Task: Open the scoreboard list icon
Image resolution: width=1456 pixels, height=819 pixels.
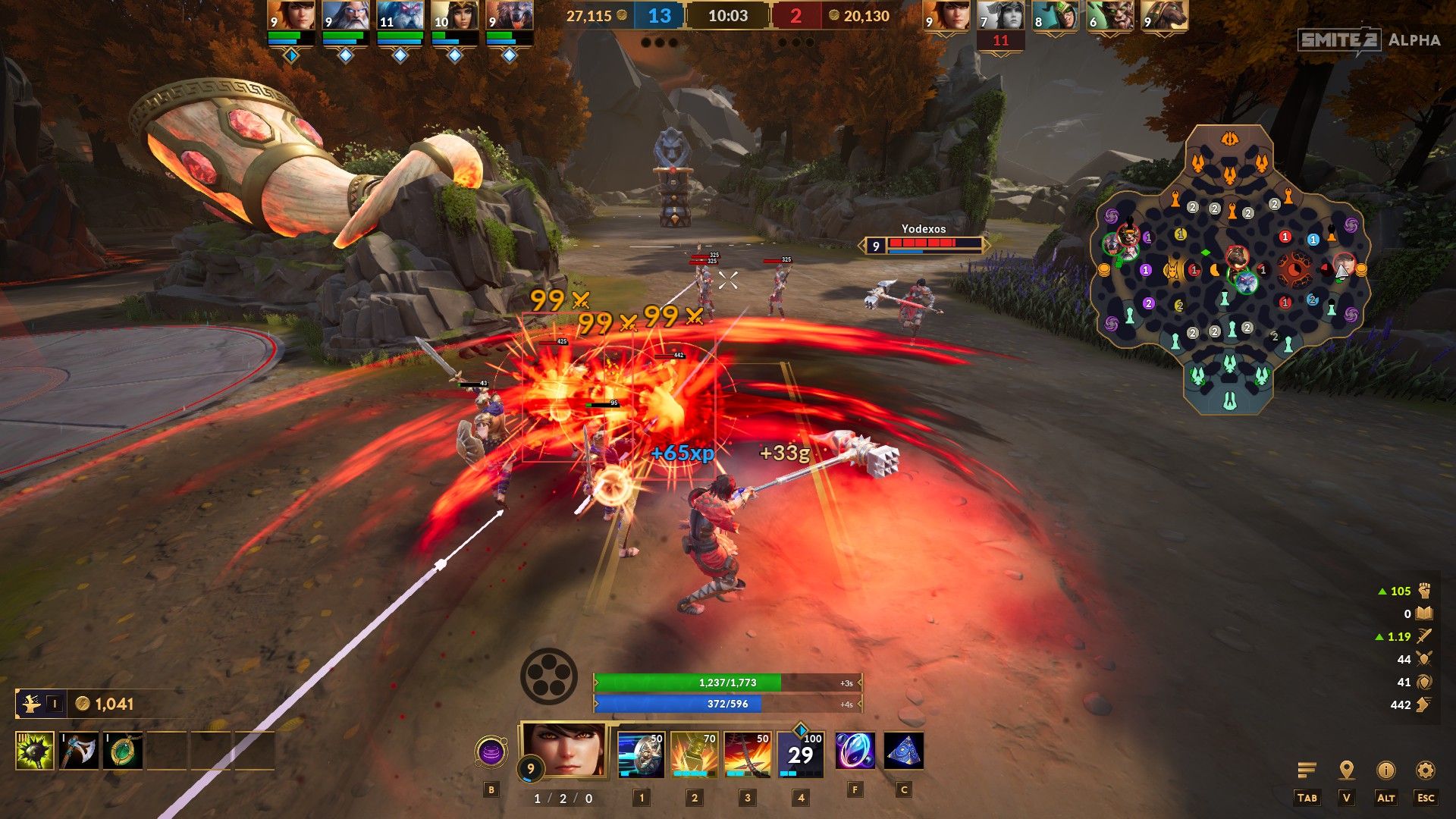Action: (x=1307, y=770)
